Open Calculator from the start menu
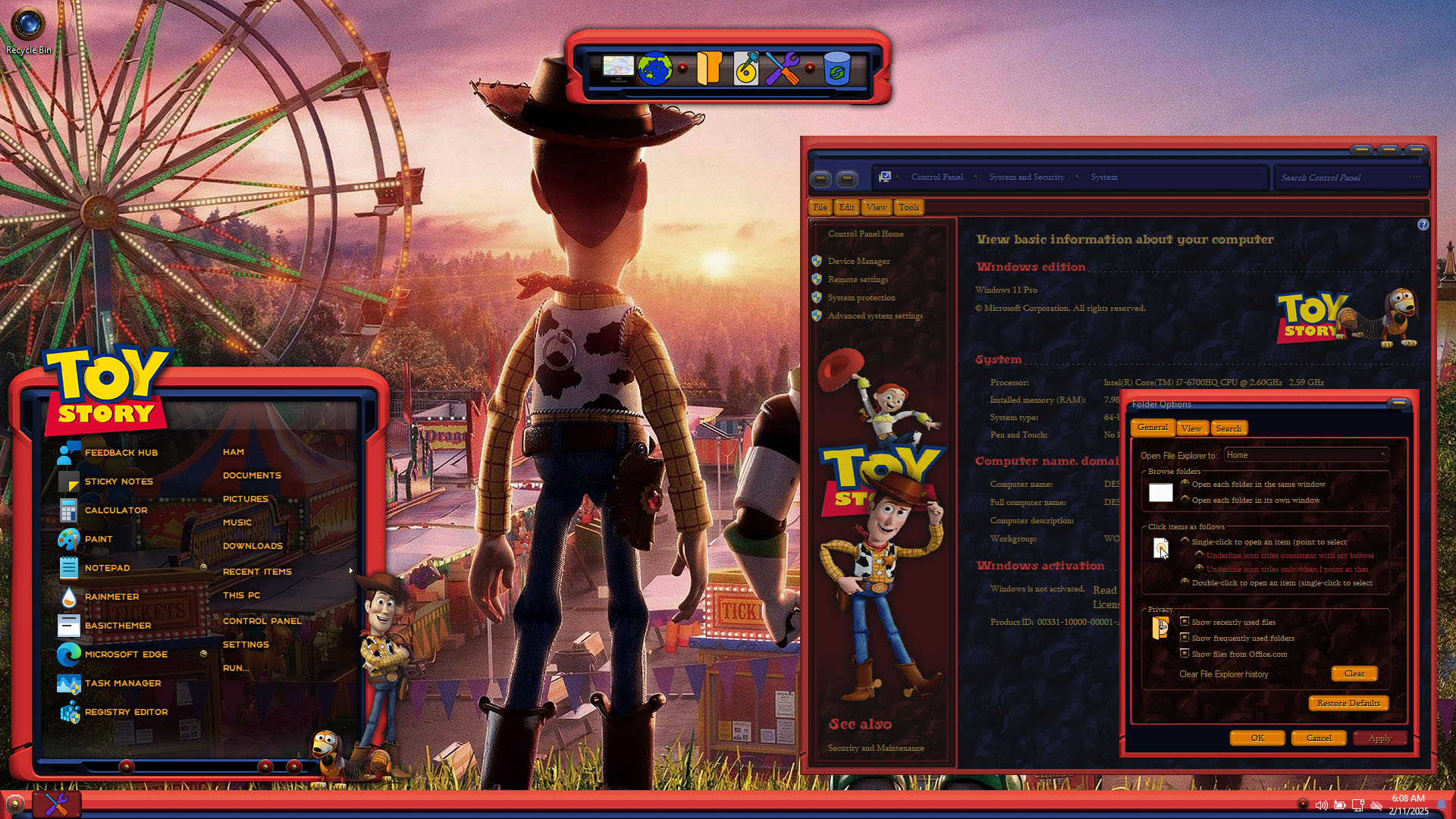 coord(115,510)
